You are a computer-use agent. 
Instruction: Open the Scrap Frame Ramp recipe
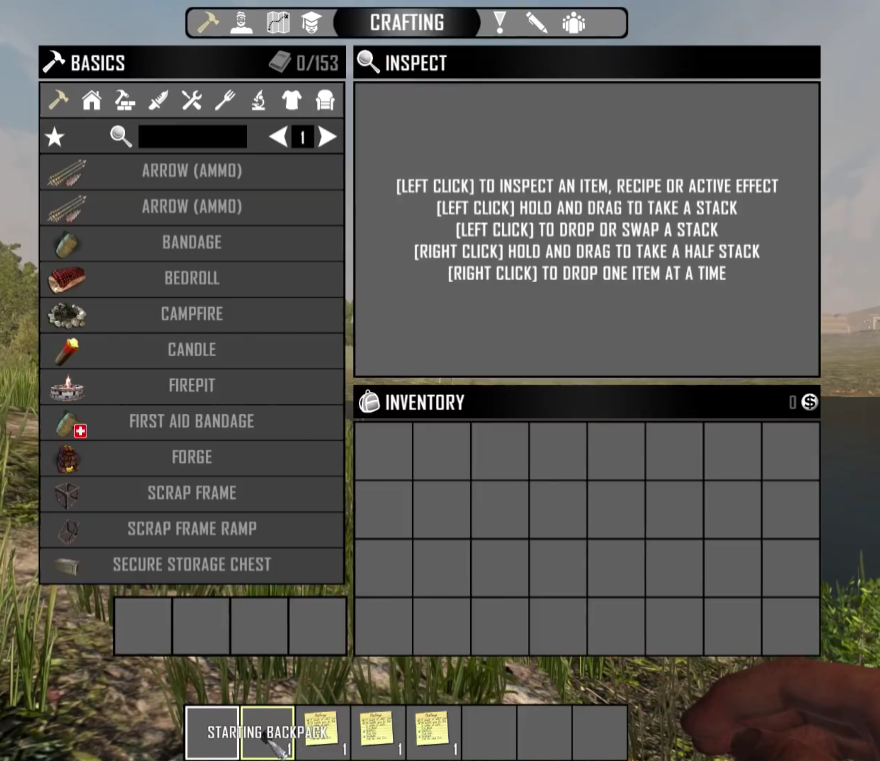191,529
